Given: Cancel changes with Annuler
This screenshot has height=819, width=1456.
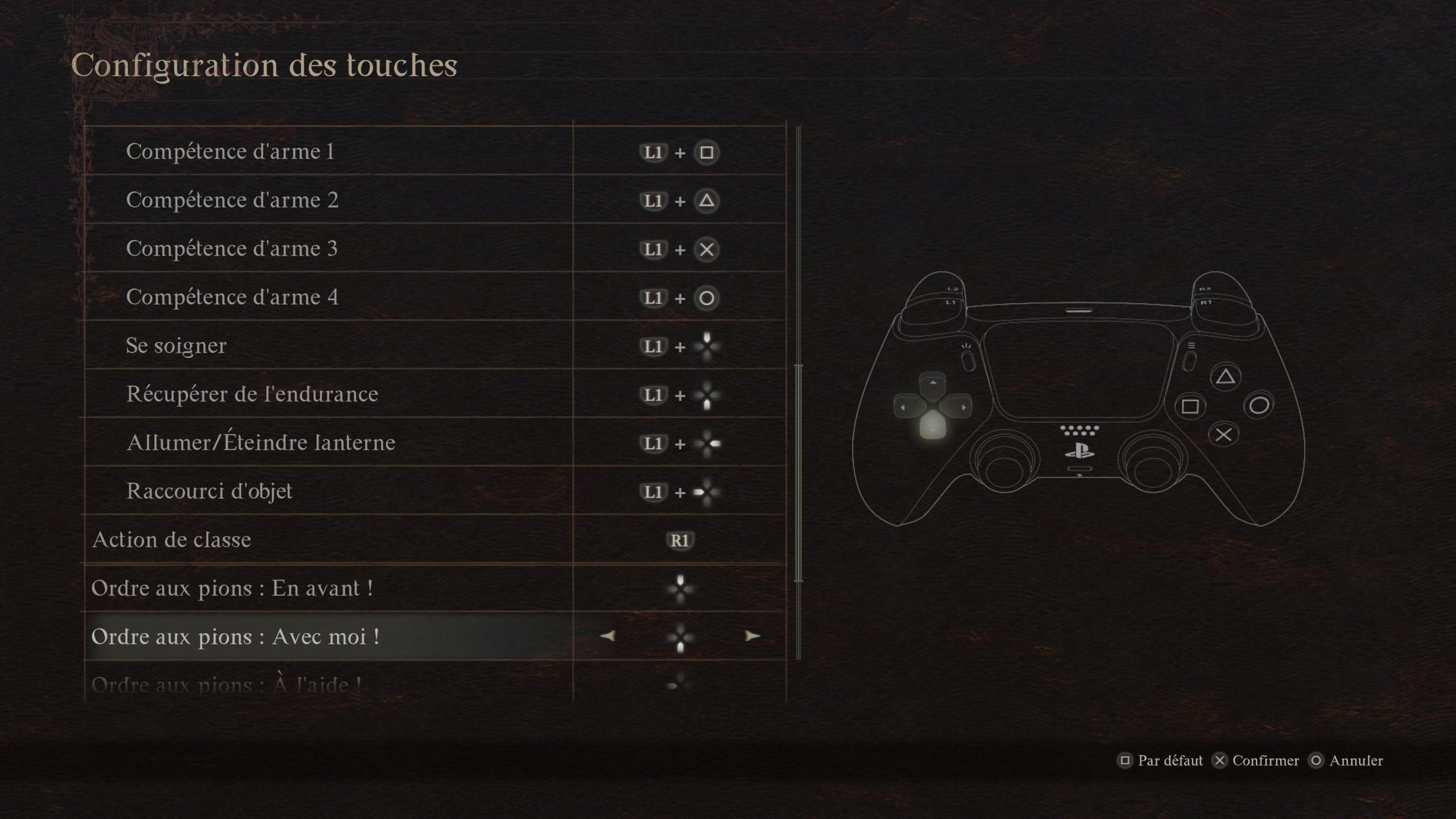Looking at the screenshot, I should point(1347,760).
